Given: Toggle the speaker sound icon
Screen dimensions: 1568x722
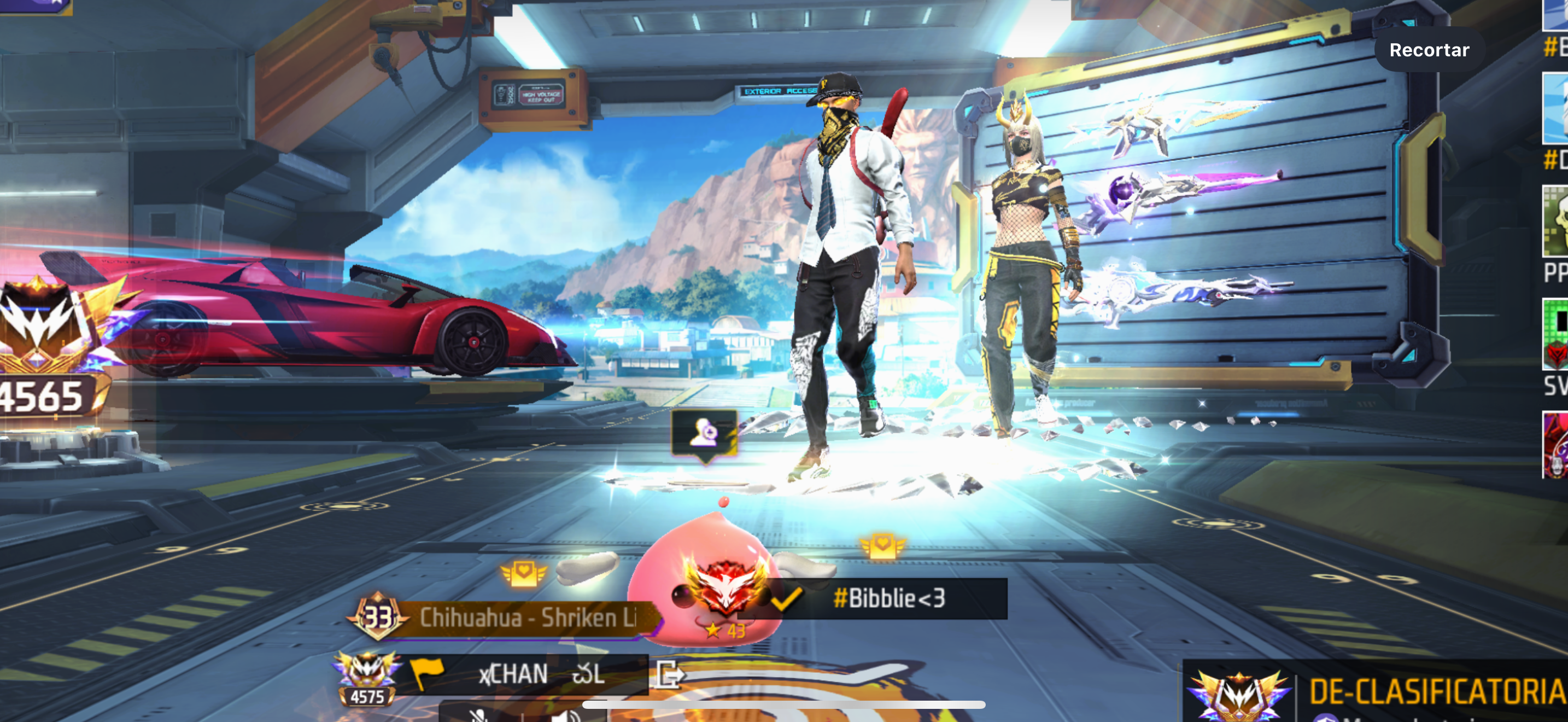Looking at the screenshot, I should click(566, 714).
